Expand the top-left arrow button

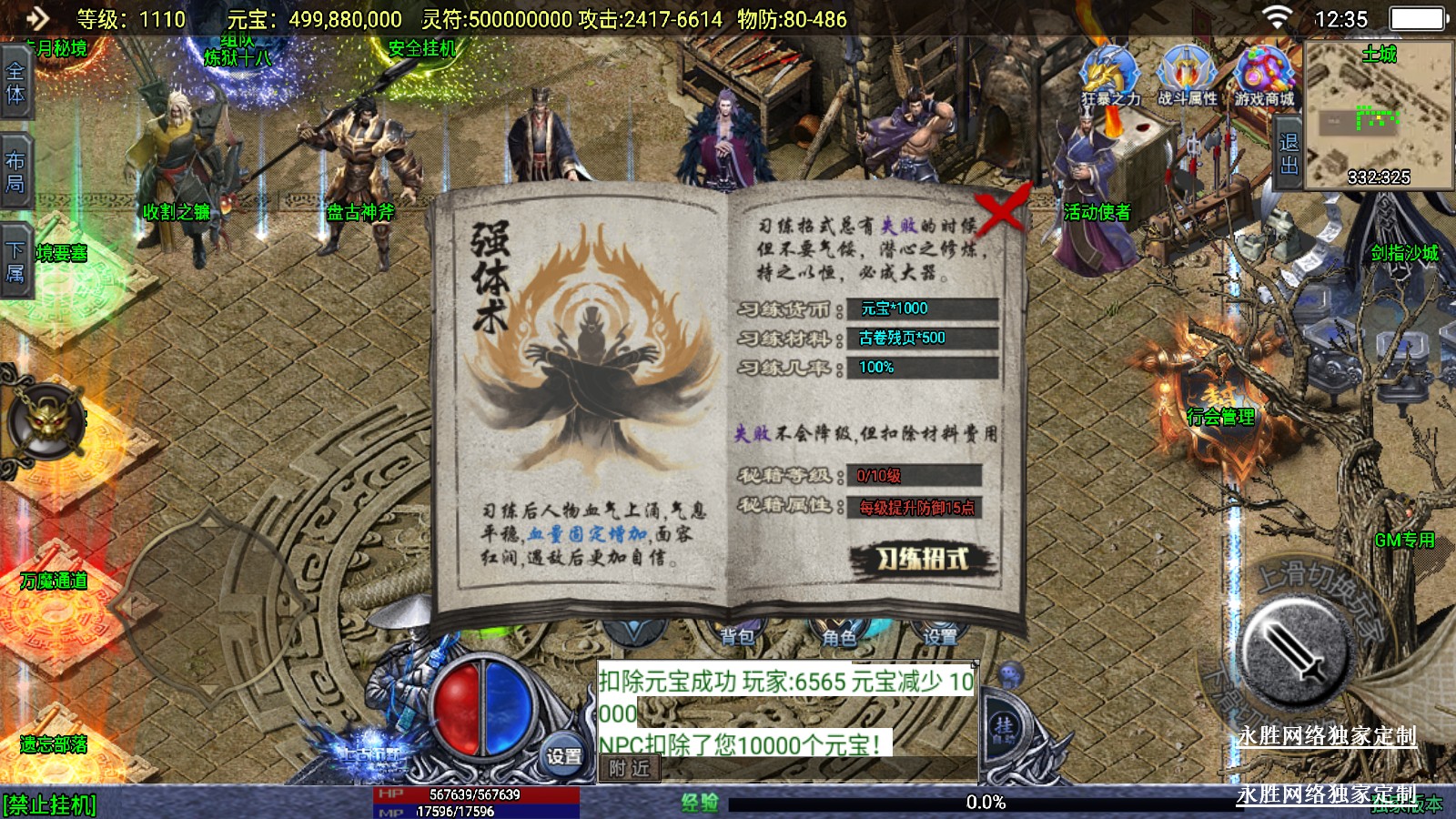pyautogui.click(x=36, y=17)
